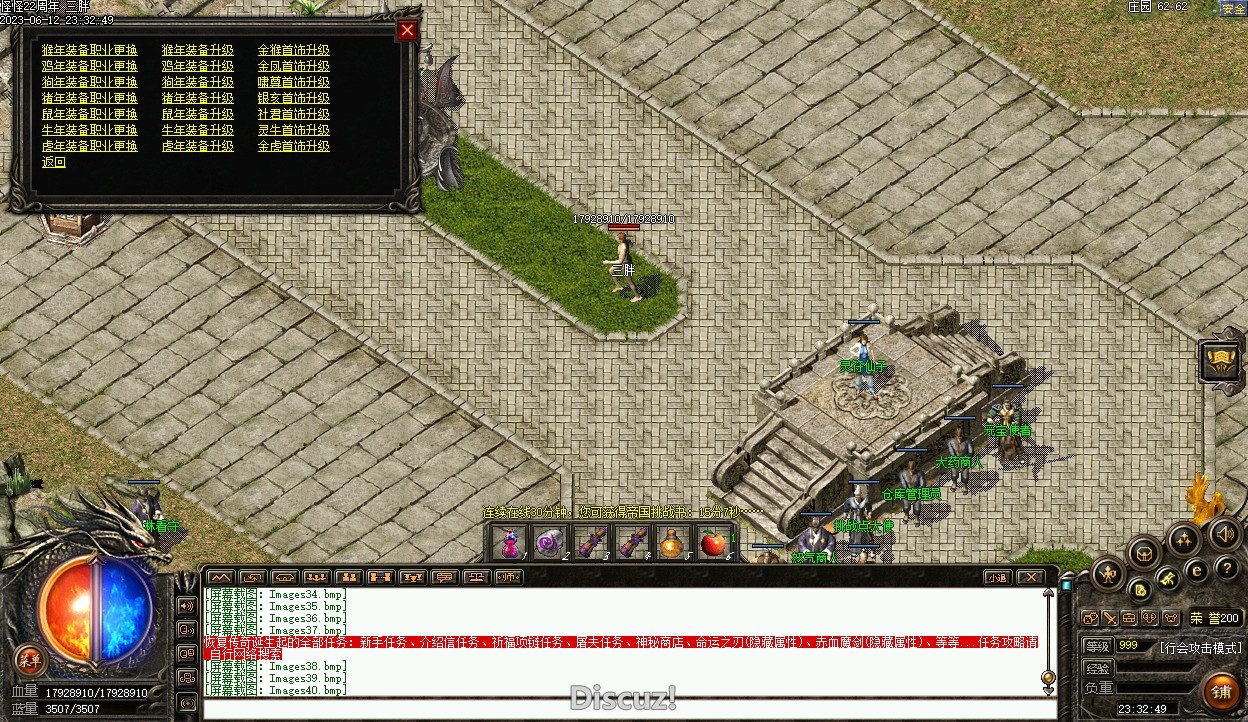Close the equipment upgrade dialog
Image resolution: width=1248 pixels, height=722 pixels.
[407, 30]
